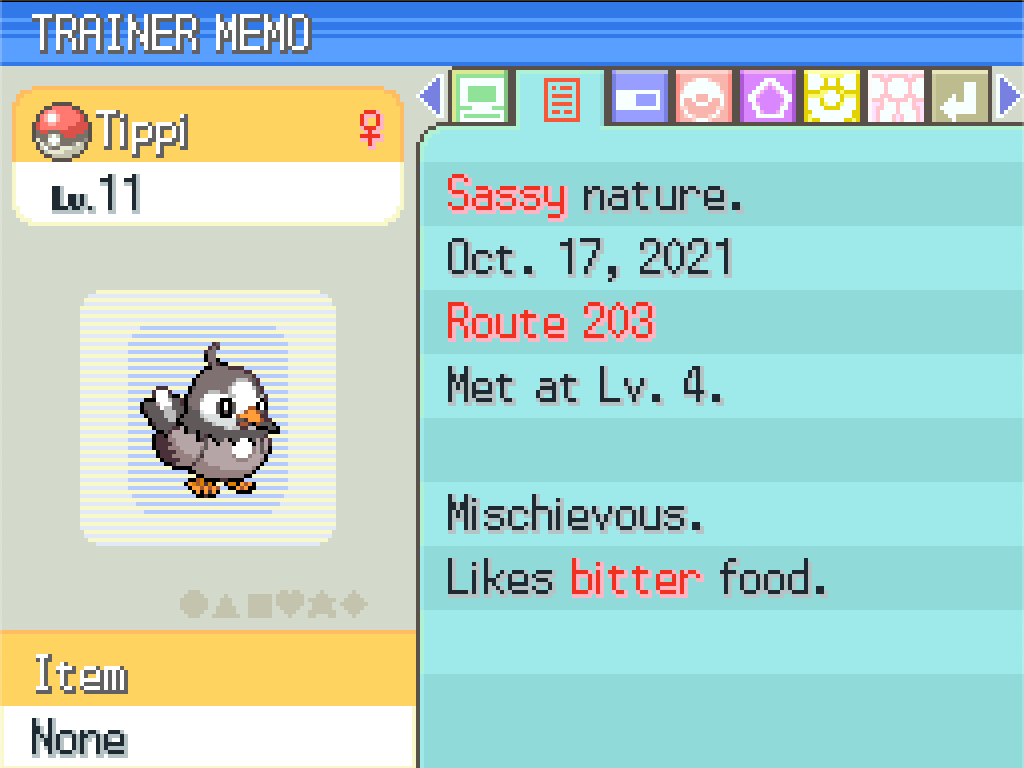
Task: Switch to the green computer info tab
Action: (481, 97)
